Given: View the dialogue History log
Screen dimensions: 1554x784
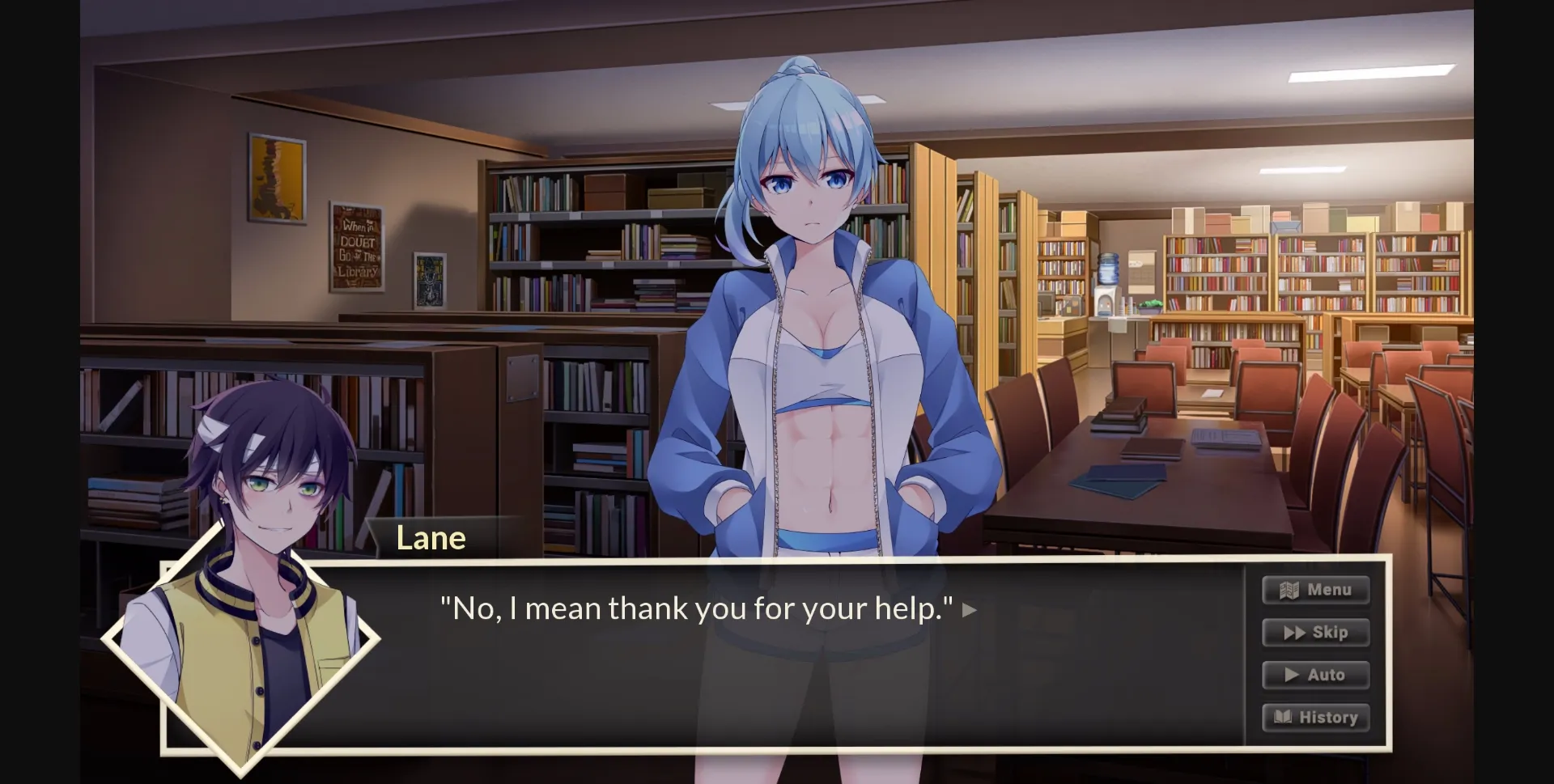Looking at the screenshot, I should coord(1315,717).
